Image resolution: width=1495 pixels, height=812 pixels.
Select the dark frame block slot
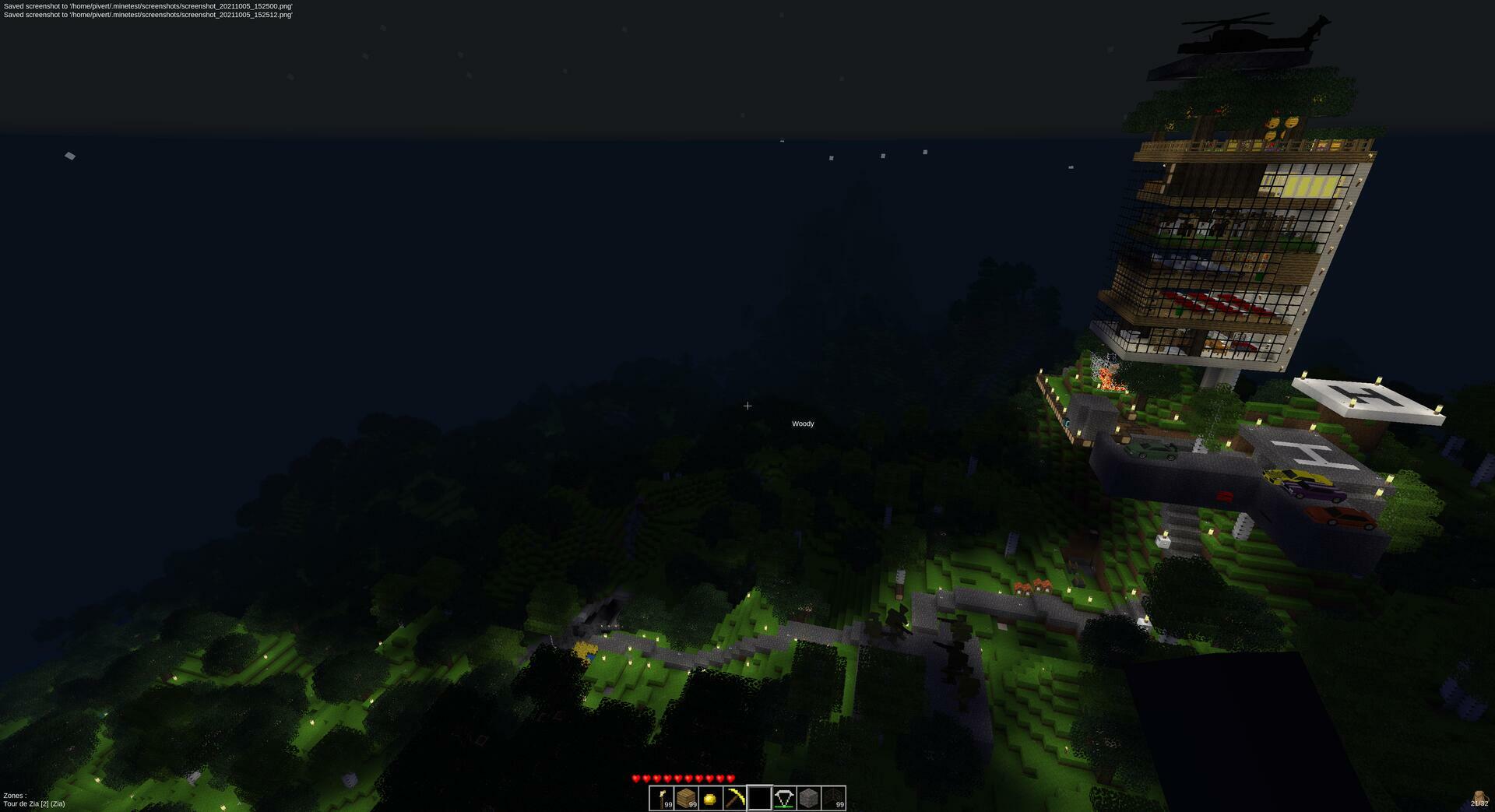tap(833, 798)
